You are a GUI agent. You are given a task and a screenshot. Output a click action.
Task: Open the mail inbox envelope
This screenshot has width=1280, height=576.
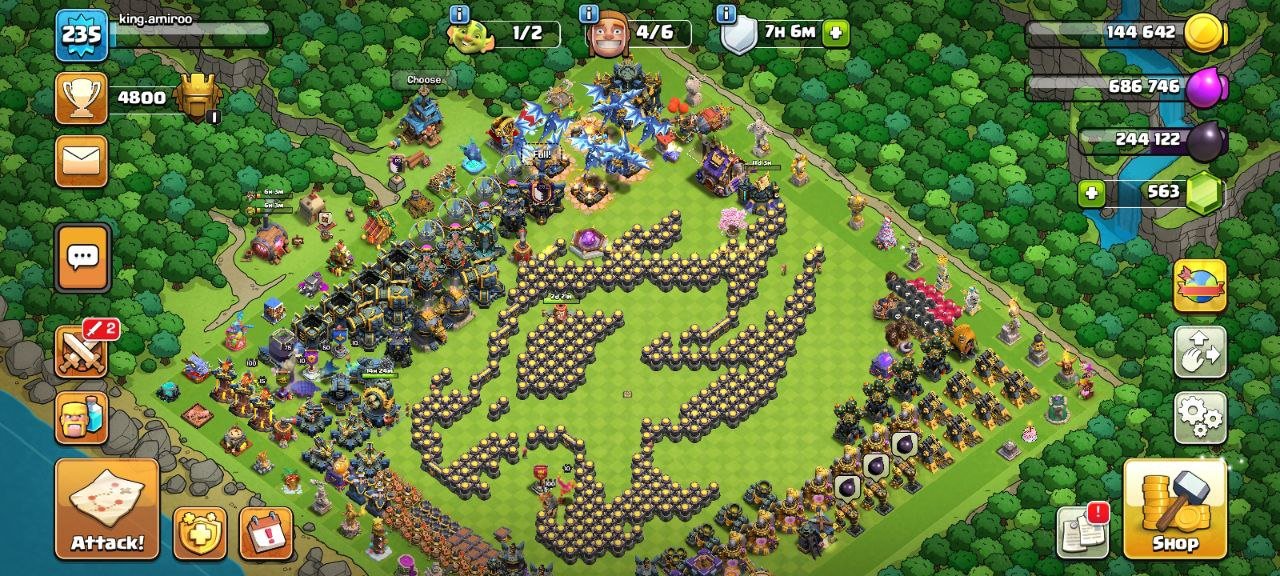81,161
